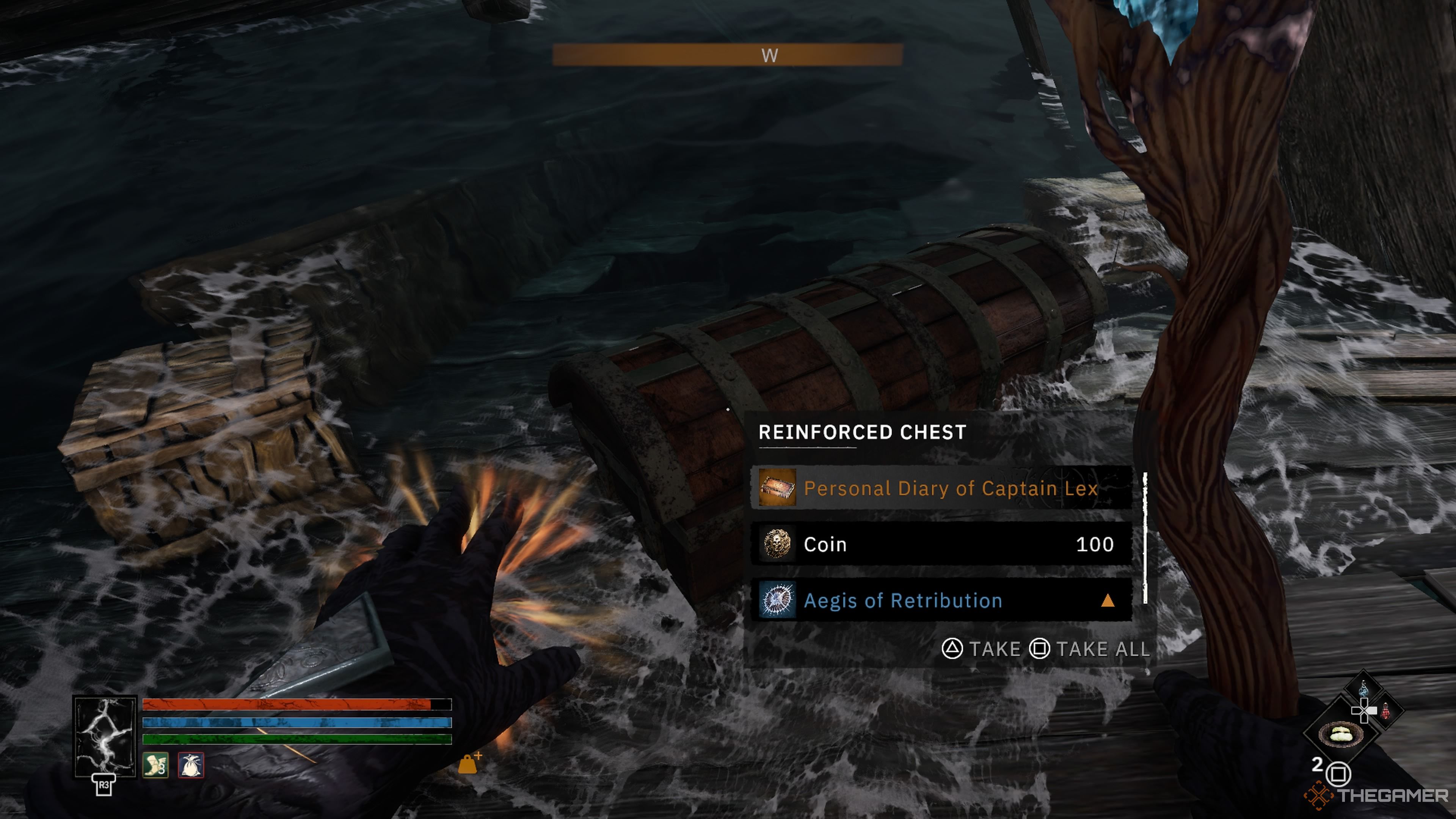The width and height of the screenshot is (1456, 819).
Task: Click the compass bar showing W
Action: click(727, 55)
